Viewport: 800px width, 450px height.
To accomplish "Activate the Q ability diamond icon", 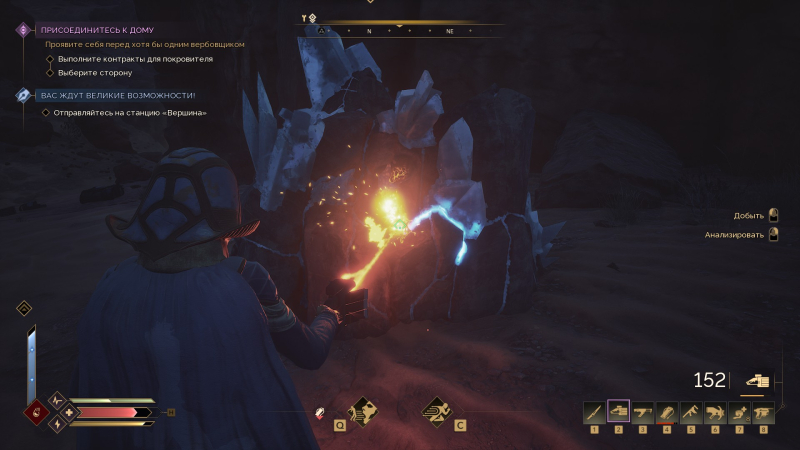I will coord(361,410).
